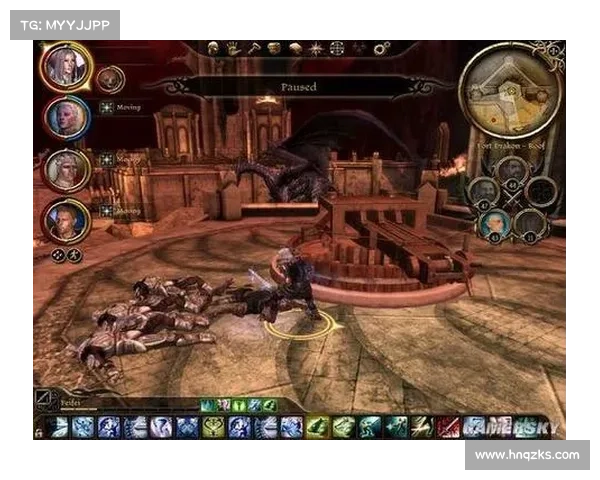
Task: Toggle the quickbar lock icon
Action: click(x=38, y=431)
